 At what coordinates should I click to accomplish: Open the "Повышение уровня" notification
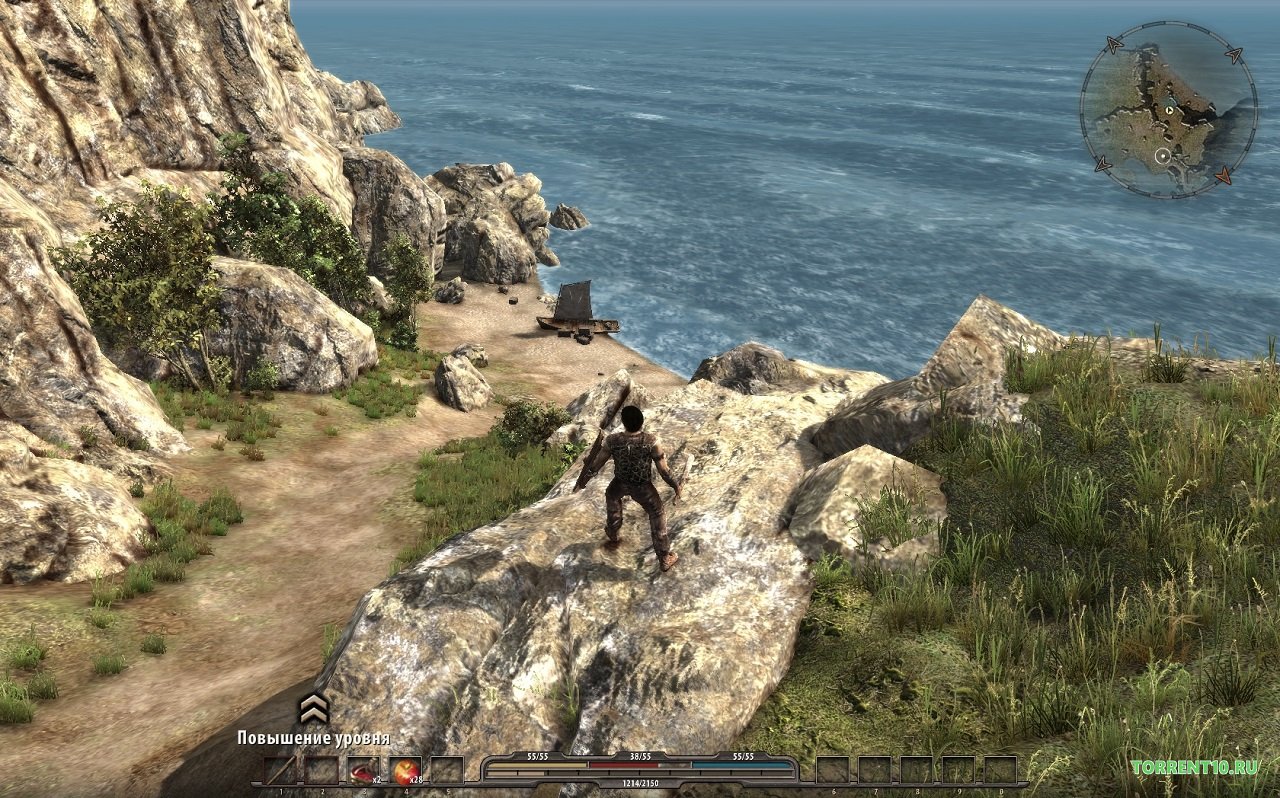coord(313,738)
